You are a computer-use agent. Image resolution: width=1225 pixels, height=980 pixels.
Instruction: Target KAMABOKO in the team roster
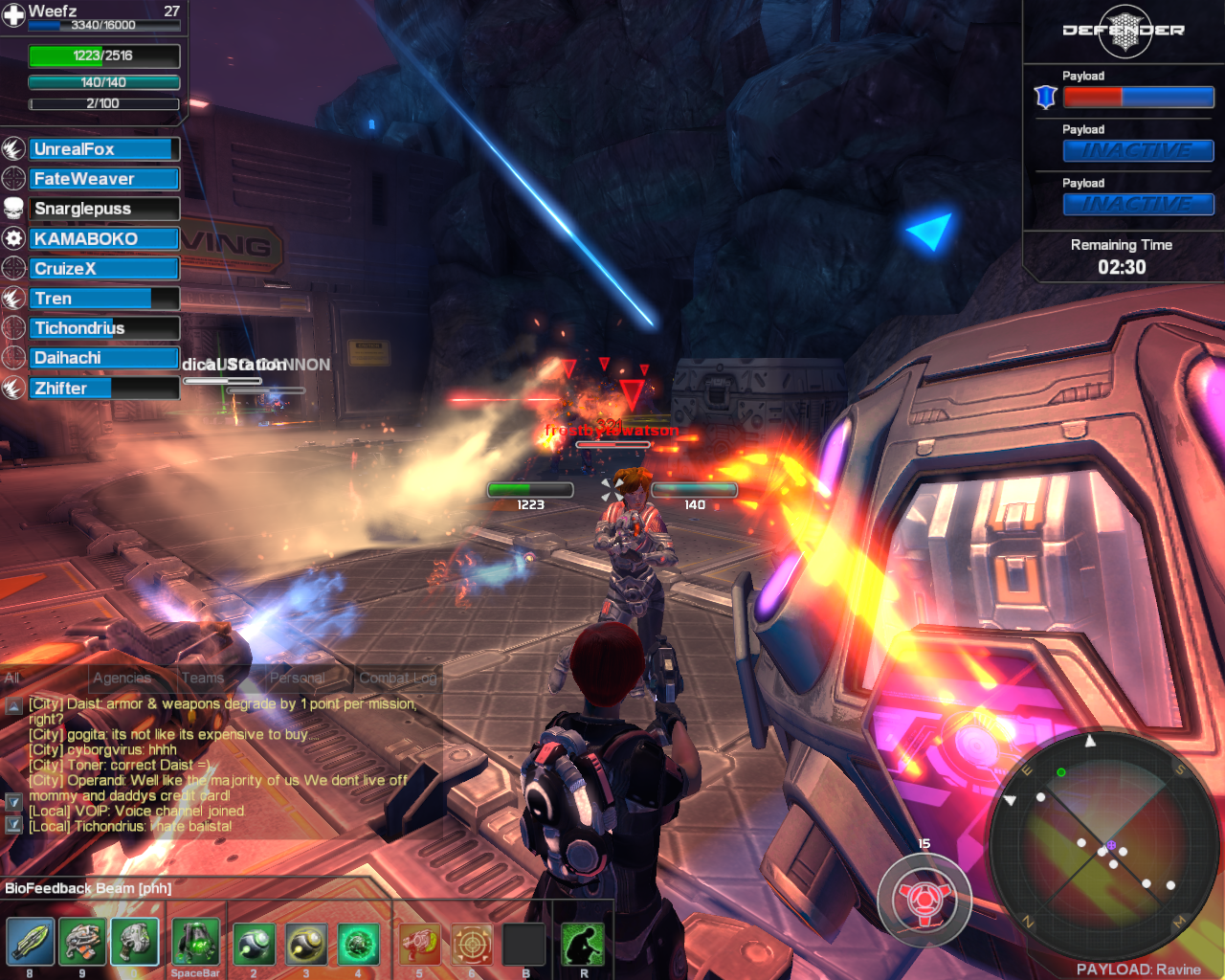pyautogui.click(x=102, y=239)
